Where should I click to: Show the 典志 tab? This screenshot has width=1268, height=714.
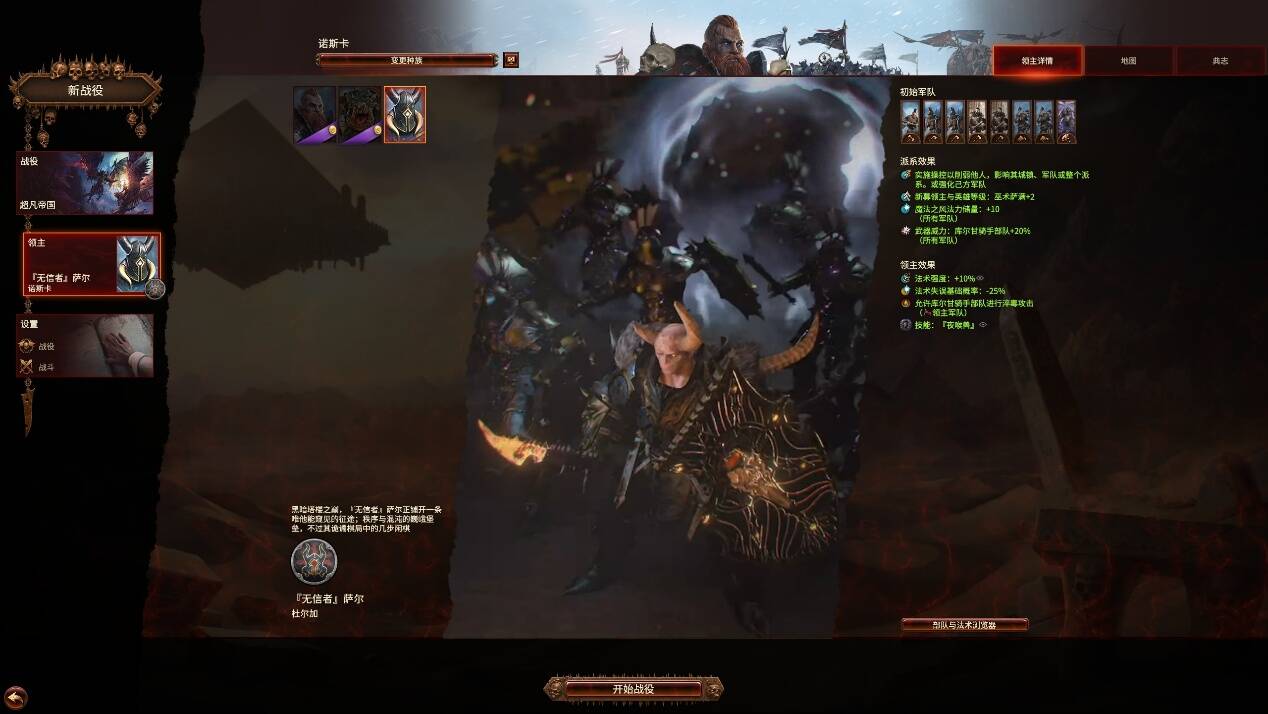1220,61
